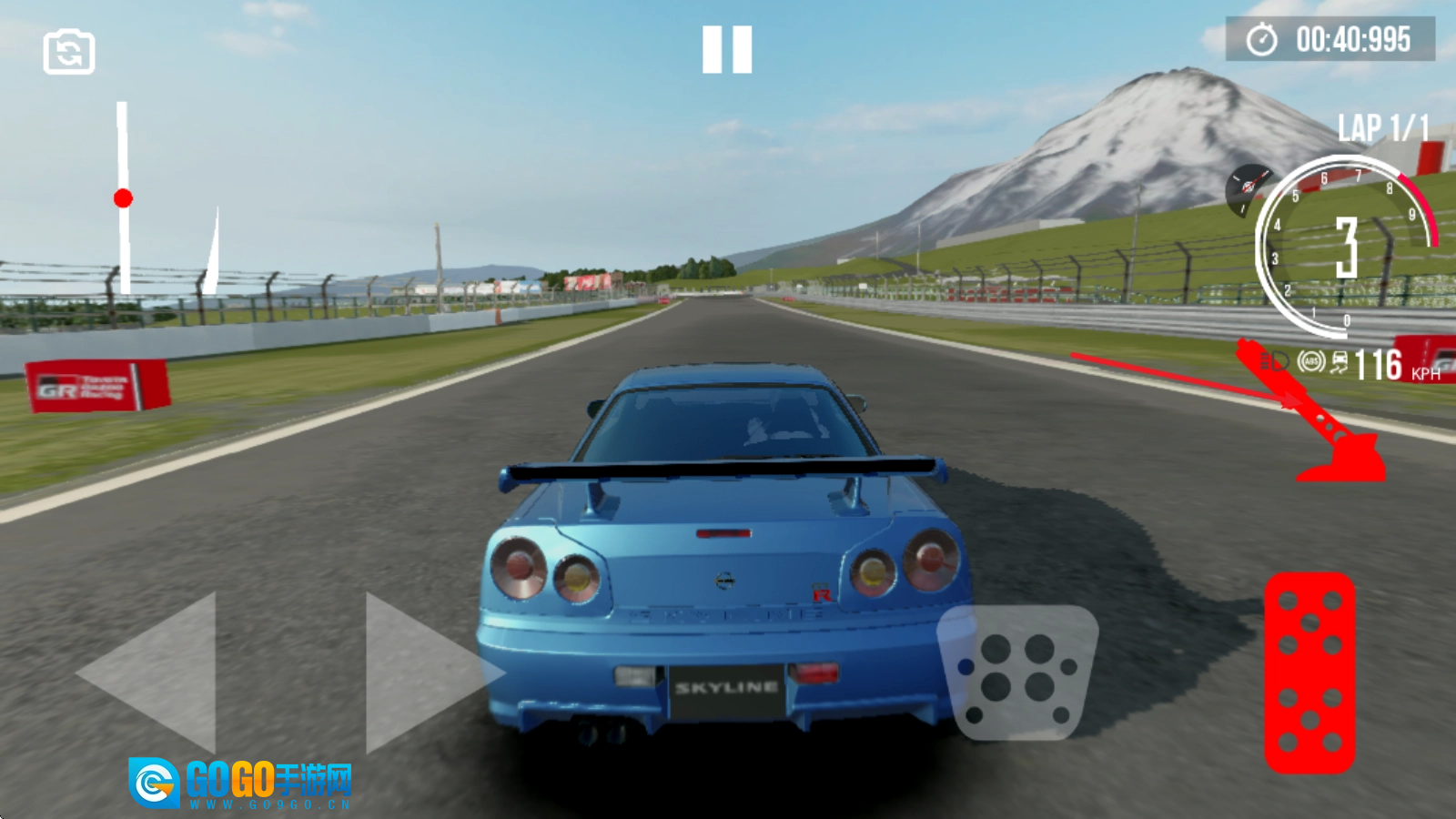
Task: Switch the camera view
Action: pyautogui.click(x=69, y=52)
